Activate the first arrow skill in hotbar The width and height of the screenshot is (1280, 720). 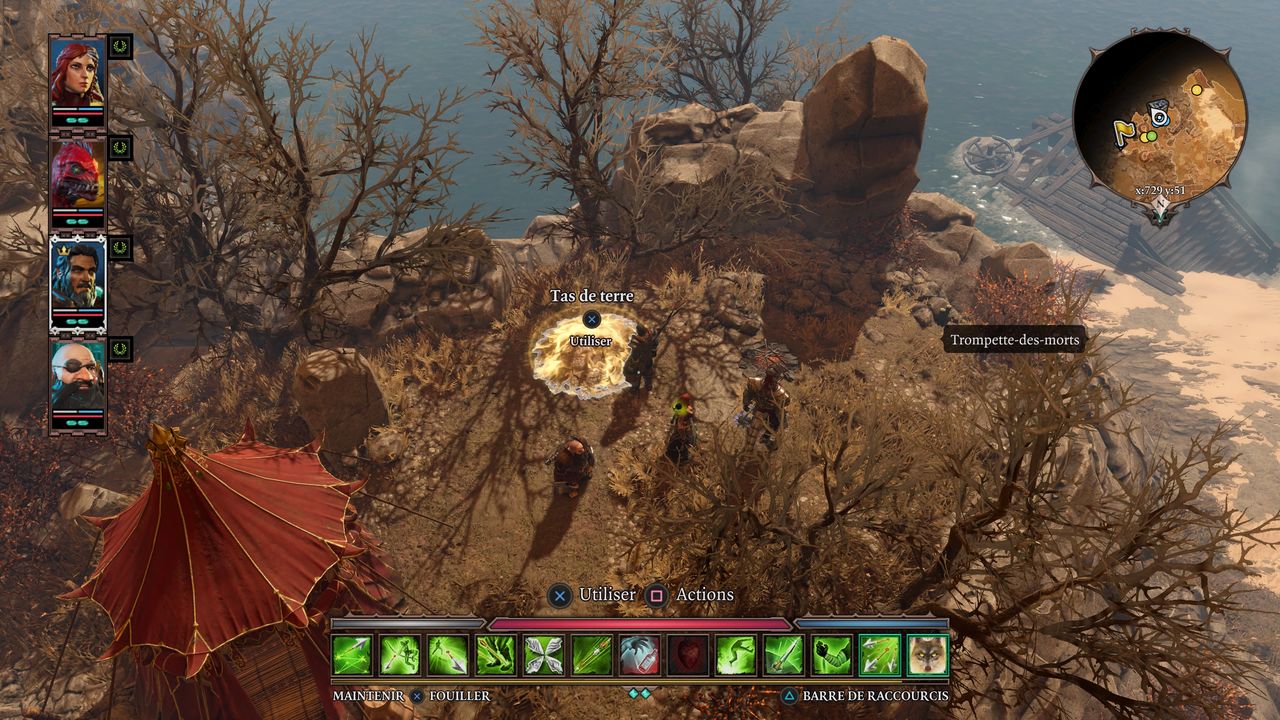coord(352,655)
